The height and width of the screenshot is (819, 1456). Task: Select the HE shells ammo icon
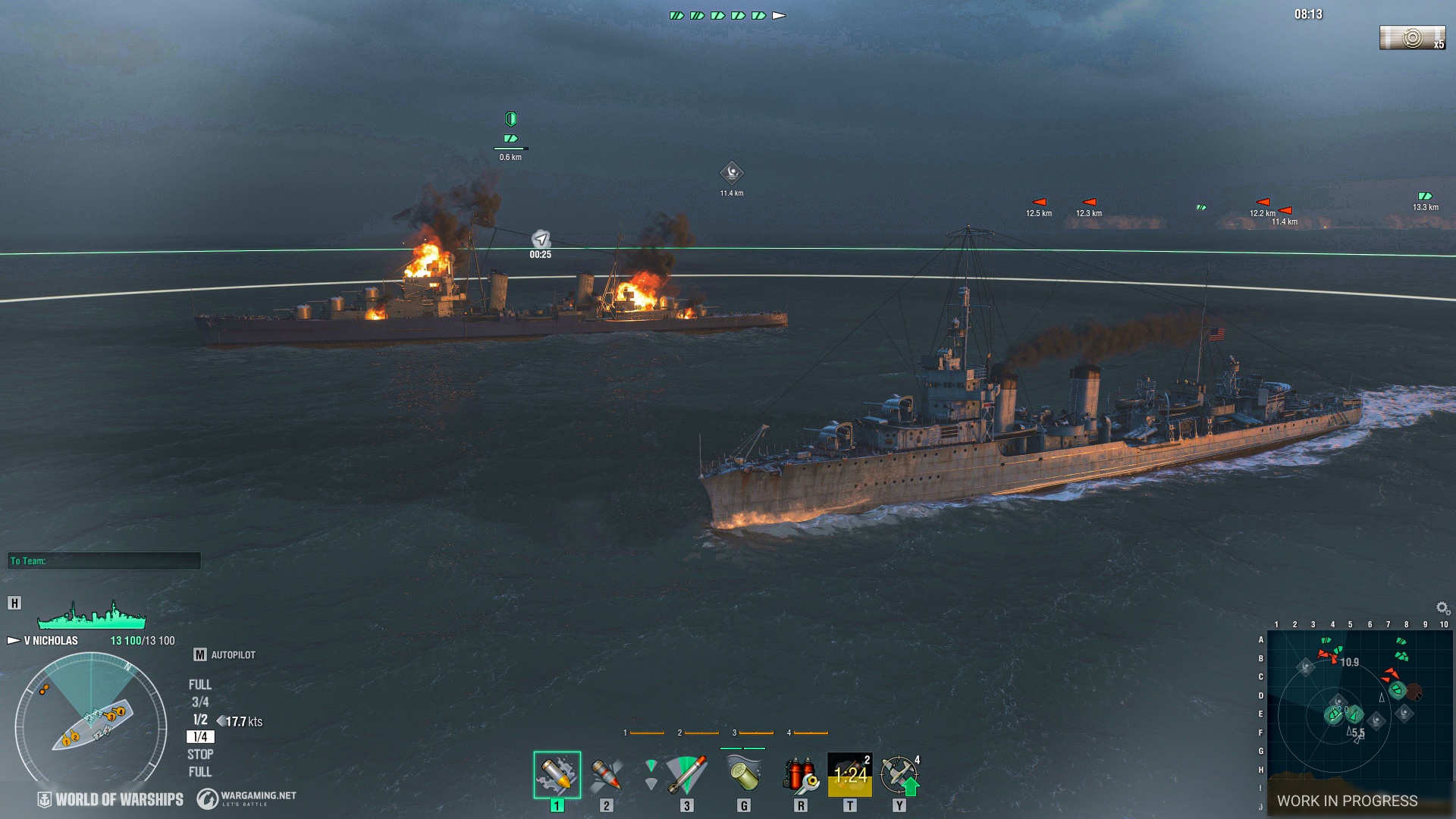pyautogui.click(x=556, y=775)
